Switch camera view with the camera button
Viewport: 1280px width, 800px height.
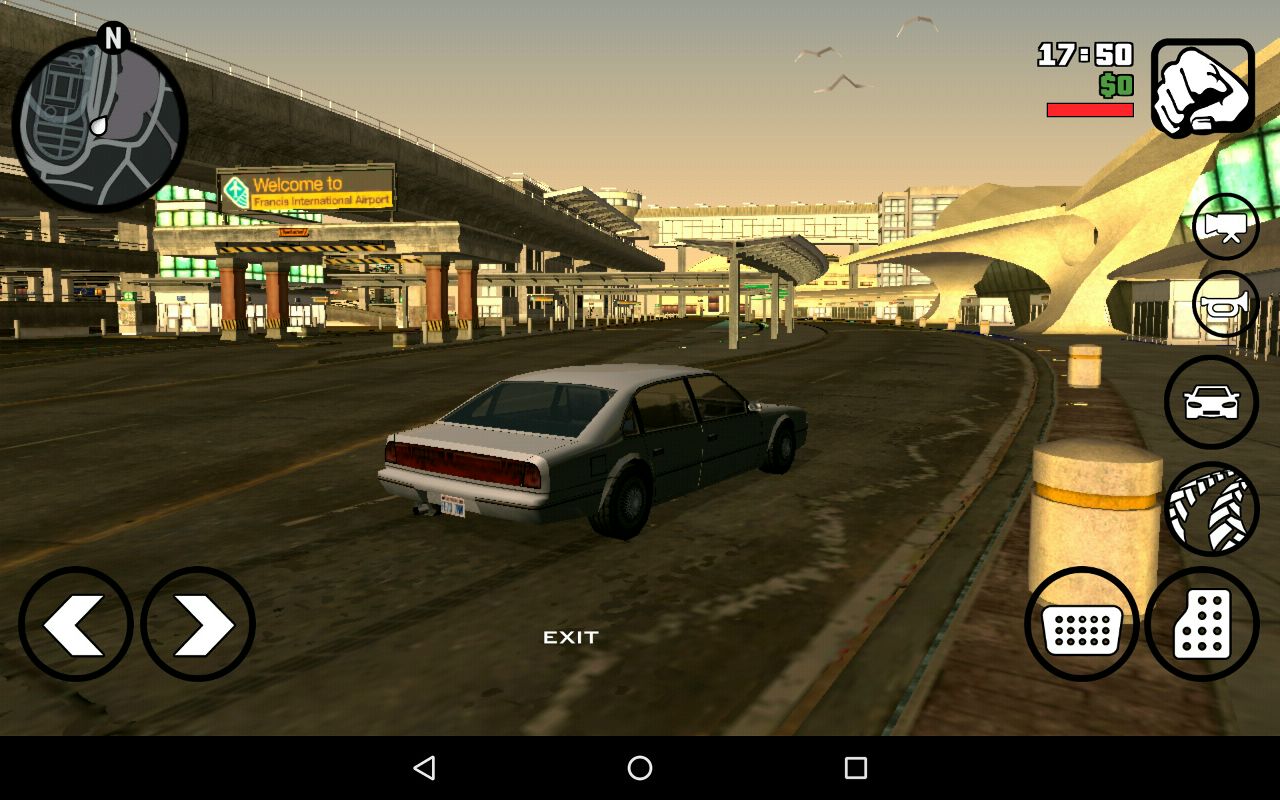(x=1225, y=227)
